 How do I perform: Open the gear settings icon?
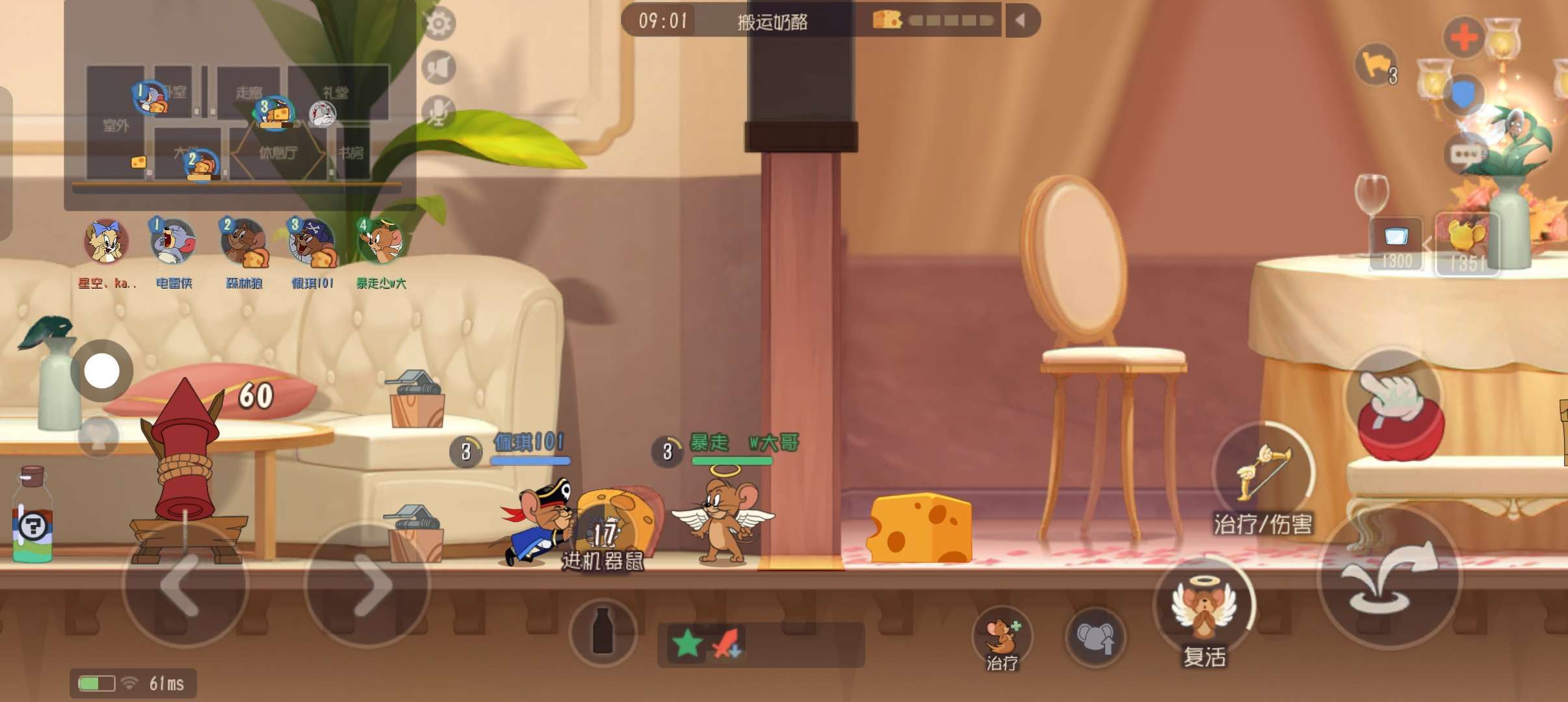click(x=439, y=23)
